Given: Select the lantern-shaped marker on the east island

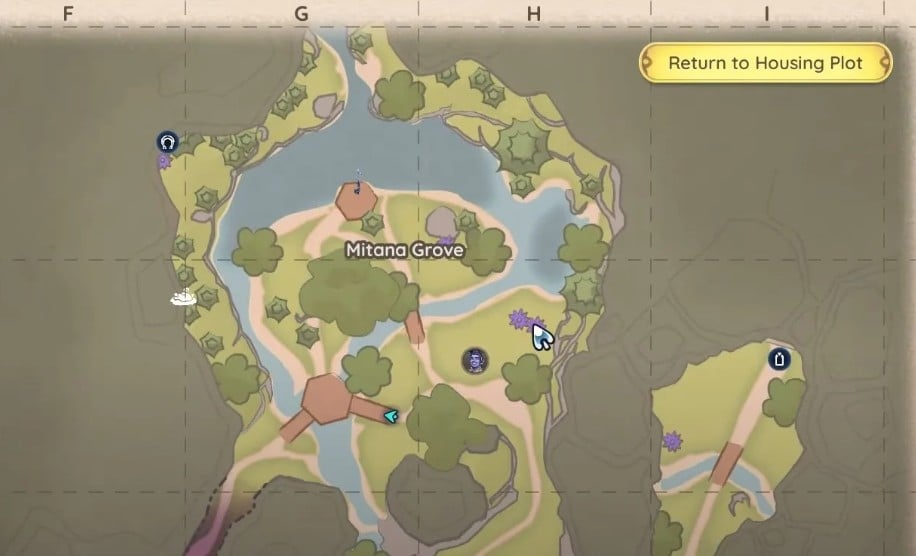Looking at the screenshot, I should pyautogui.click(x=779, y=359).
